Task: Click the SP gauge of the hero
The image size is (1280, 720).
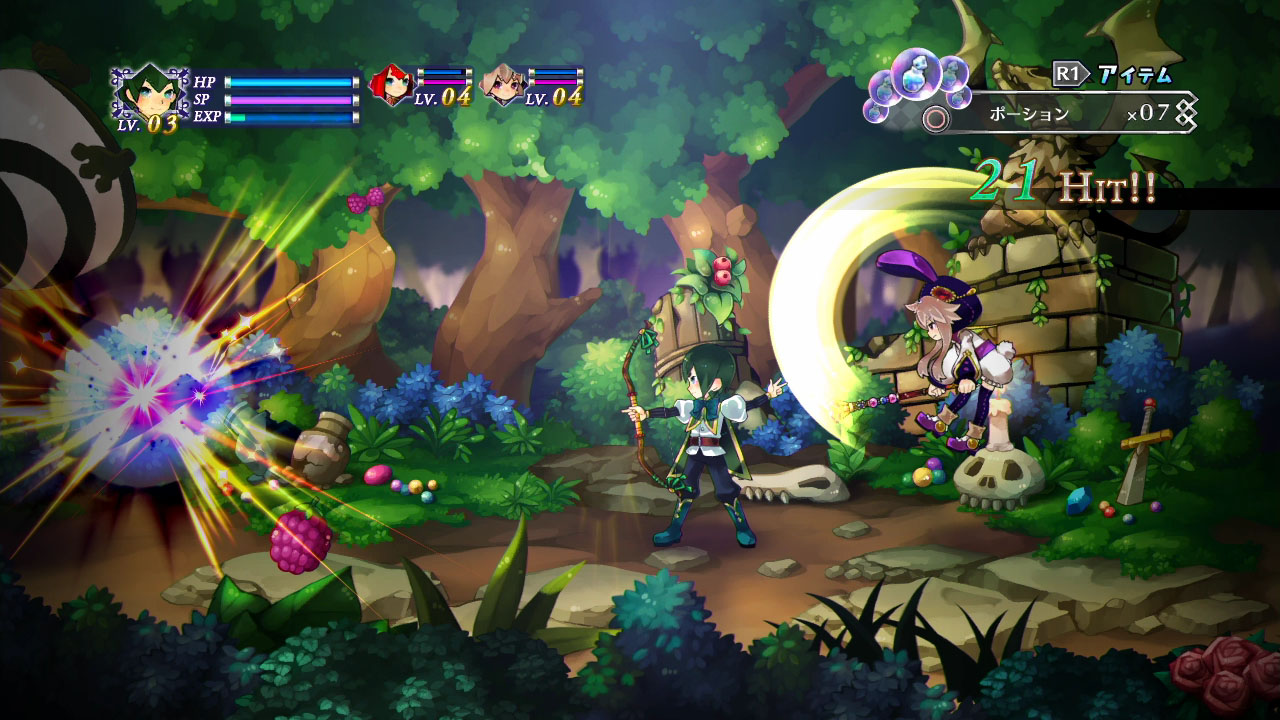Action: click(x=290, y=100)
